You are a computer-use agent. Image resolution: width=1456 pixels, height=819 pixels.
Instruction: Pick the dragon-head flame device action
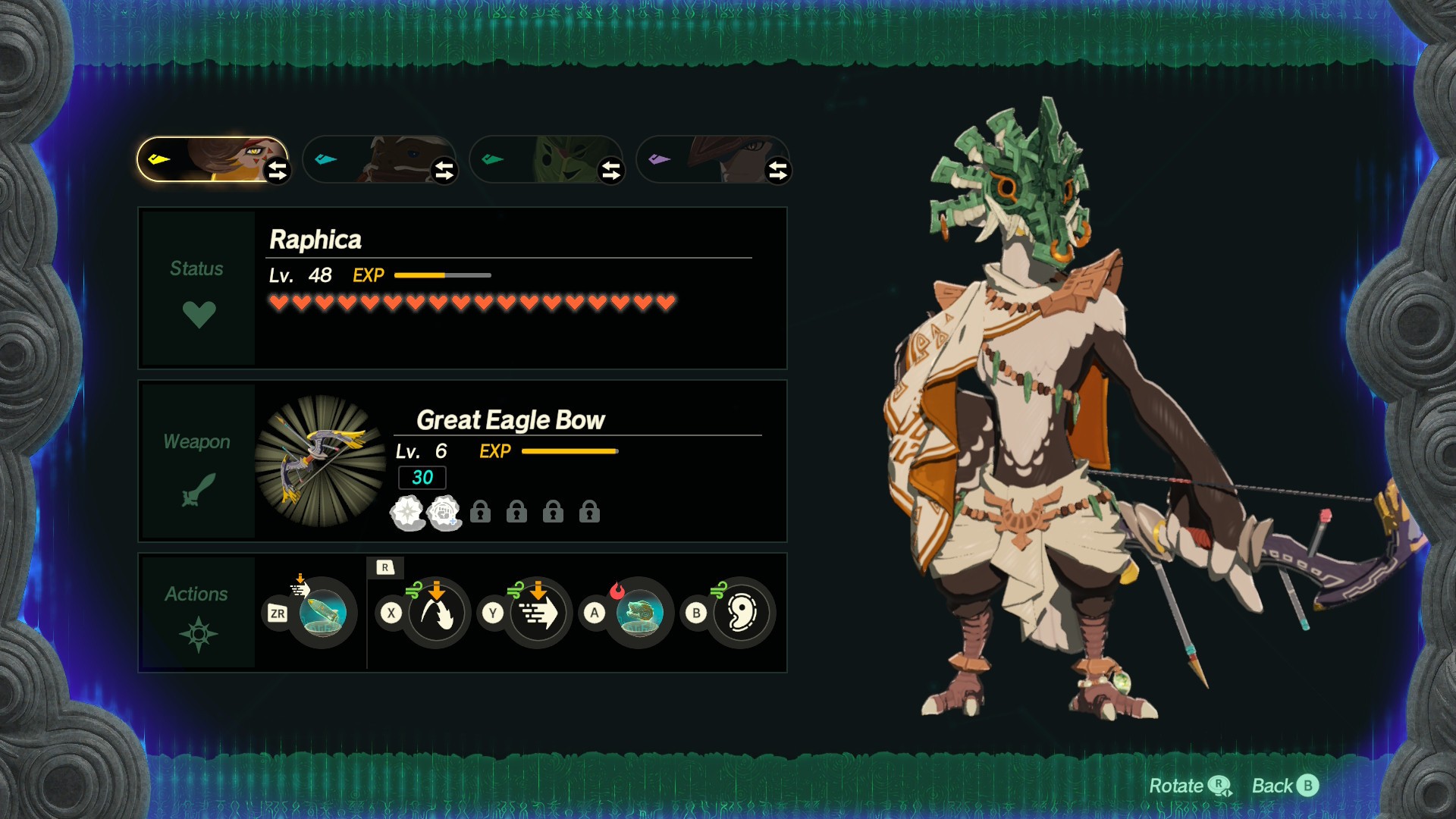[639, 613]
